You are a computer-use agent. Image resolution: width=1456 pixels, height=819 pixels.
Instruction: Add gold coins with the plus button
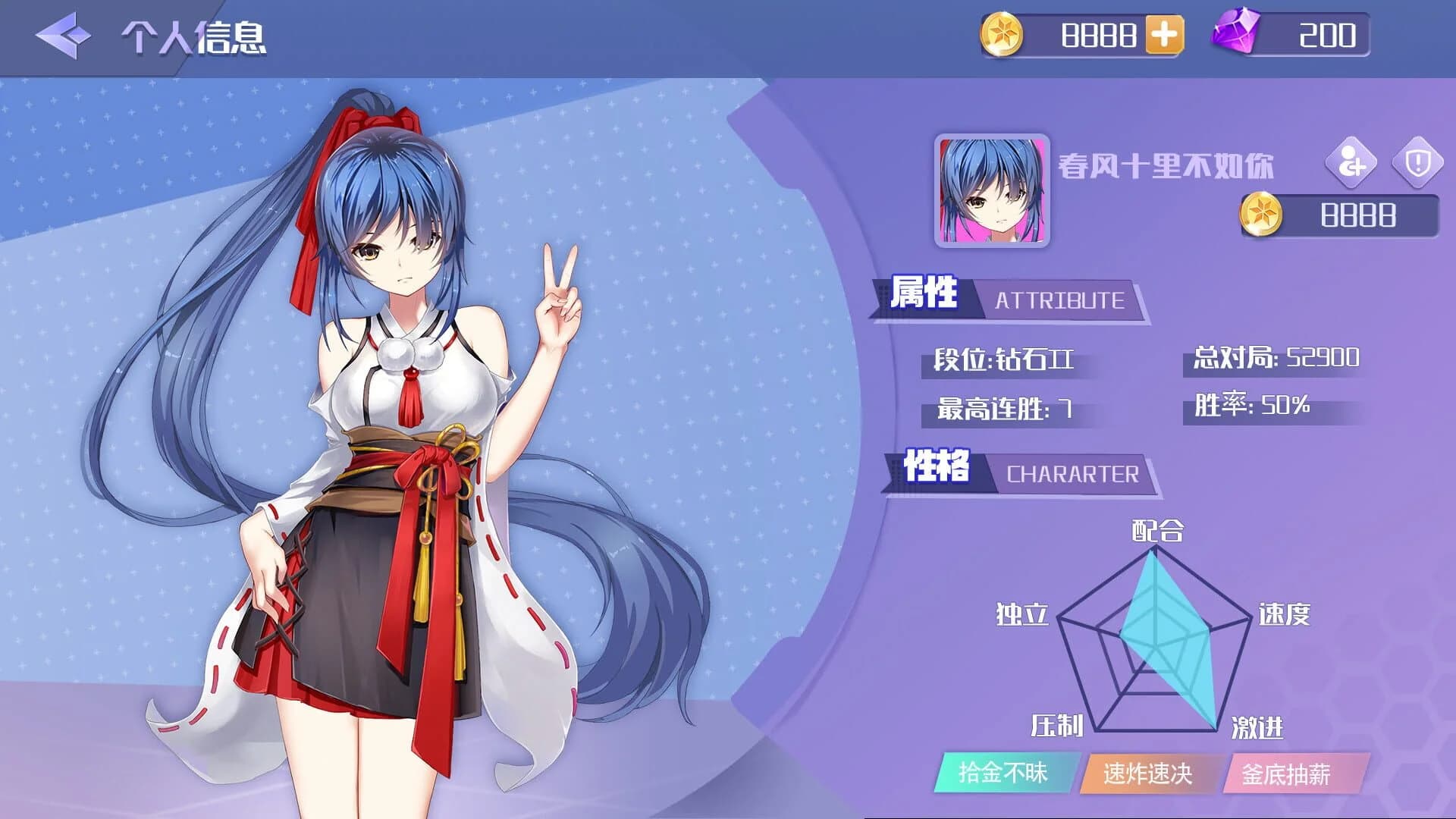click(1164, 35)
